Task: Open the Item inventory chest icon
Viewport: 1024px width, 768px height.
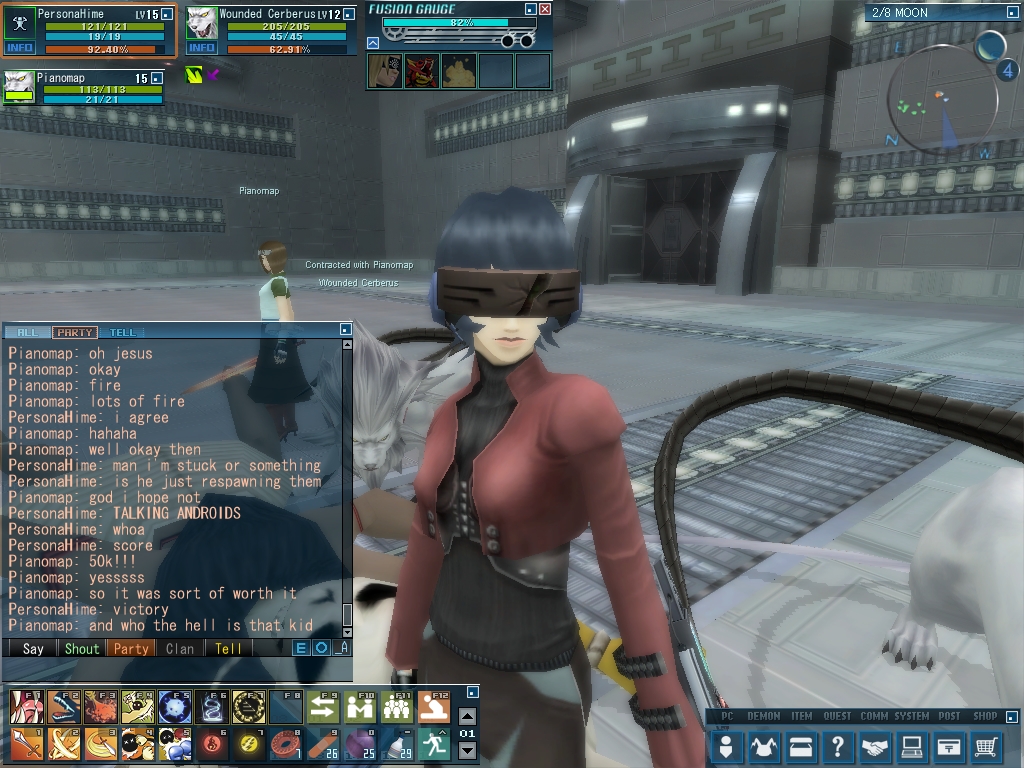Action: tap(801, 746)
